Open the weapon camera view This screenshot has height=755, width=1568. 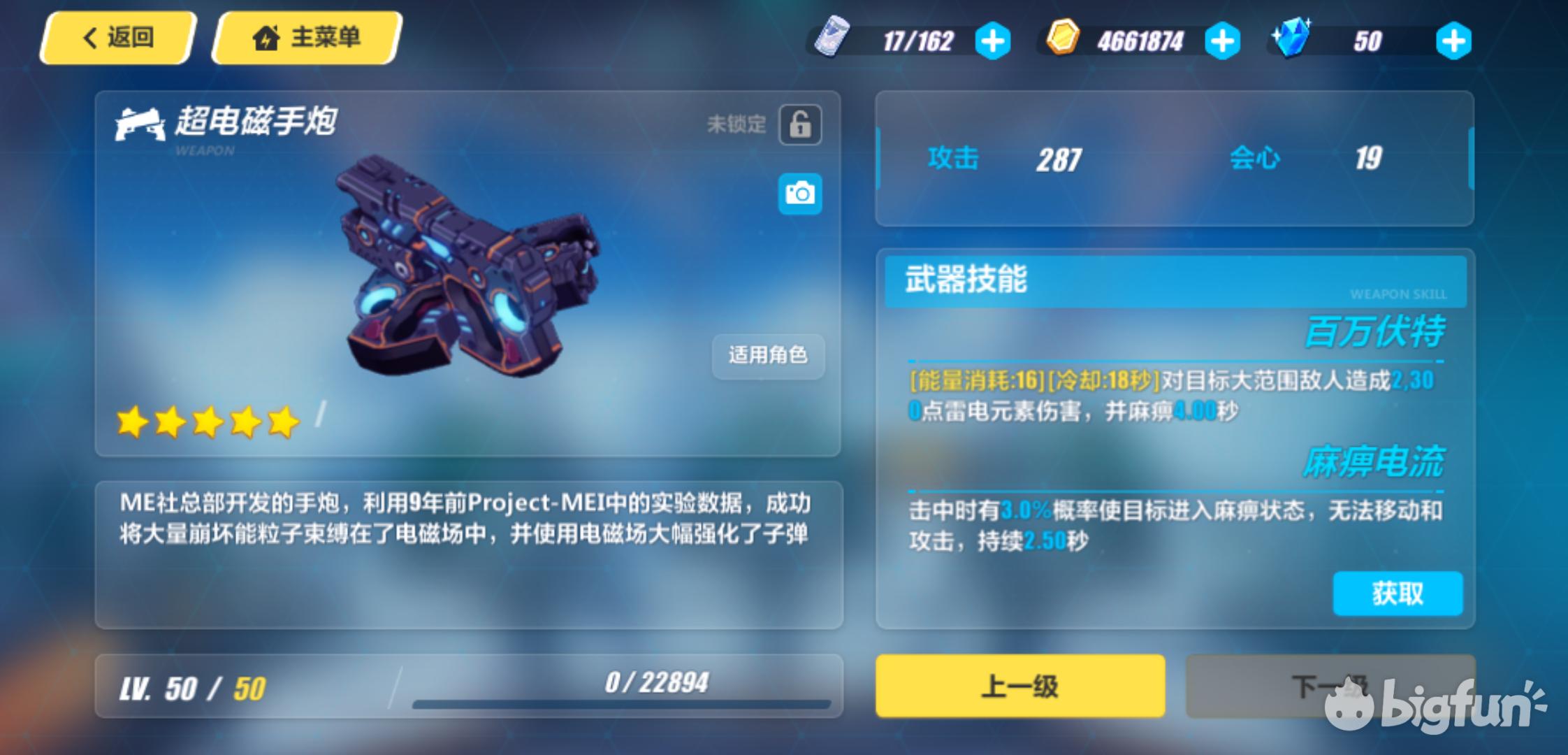pyautogui.click(x=800, y=193)
